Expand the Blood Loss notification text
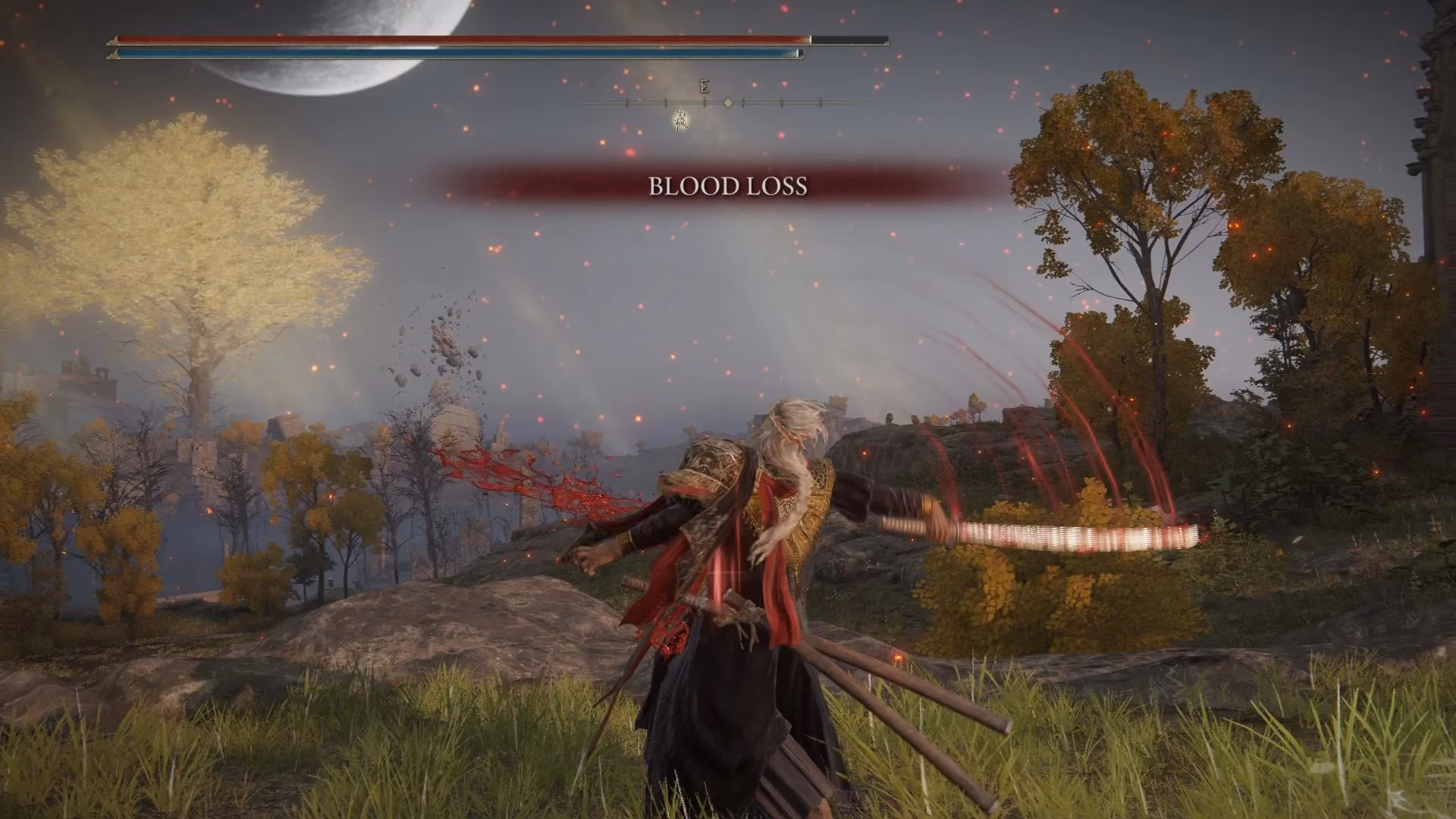Viewport: 1456px width, 819px height. coord(726,186)
